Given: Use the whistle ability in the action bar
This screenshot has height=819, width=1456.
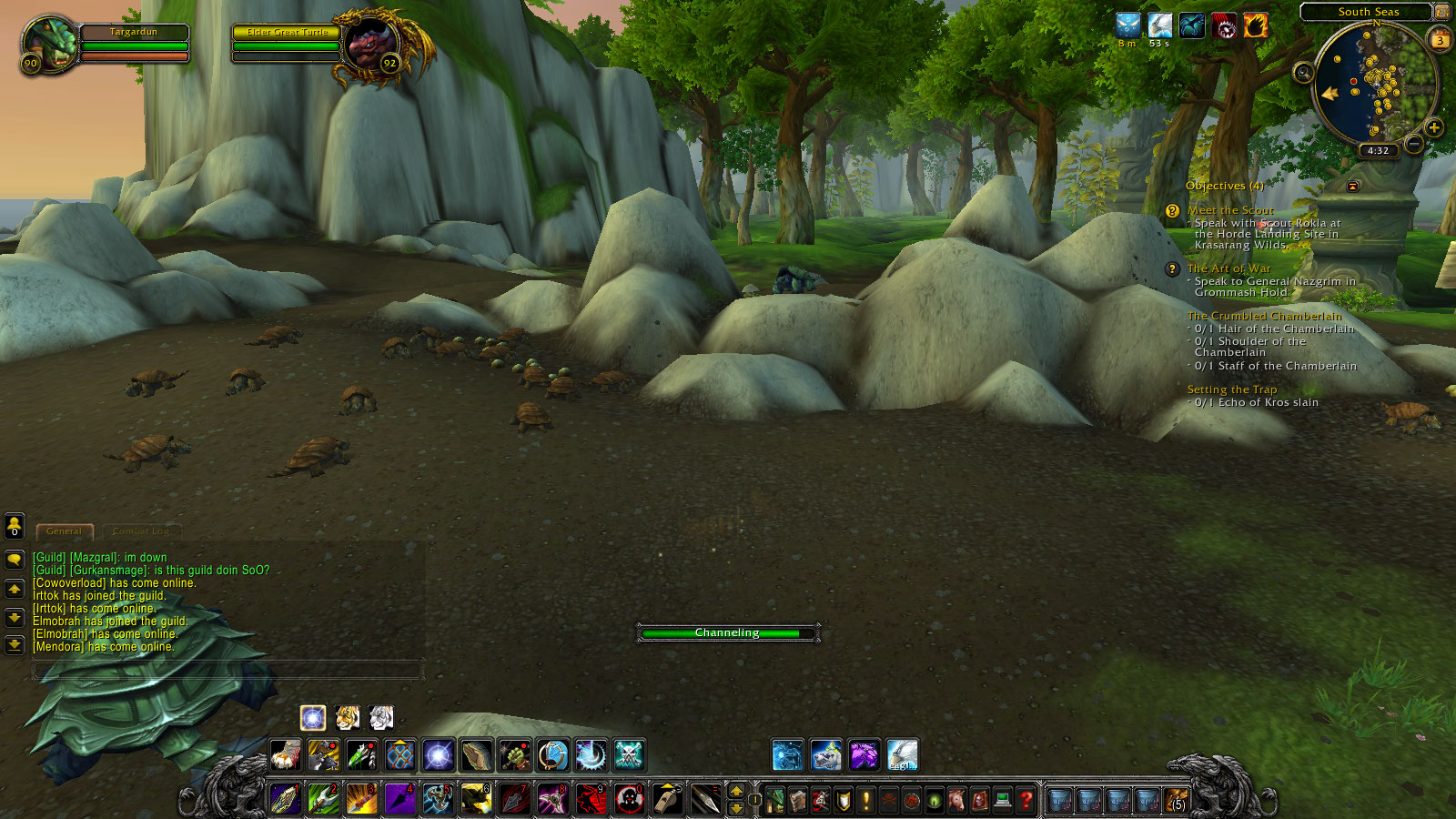Looking at the screenshot, I should coord(668,799).
